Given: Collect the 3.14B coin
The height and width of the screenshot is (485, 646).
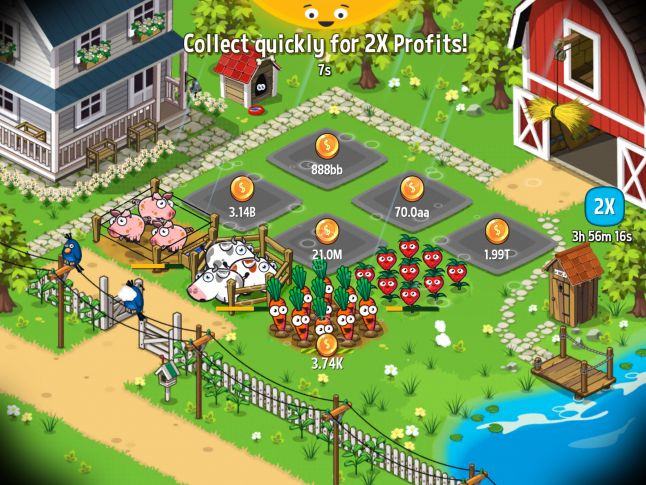Looking at the screenshot, I should [x=243, y=188].
